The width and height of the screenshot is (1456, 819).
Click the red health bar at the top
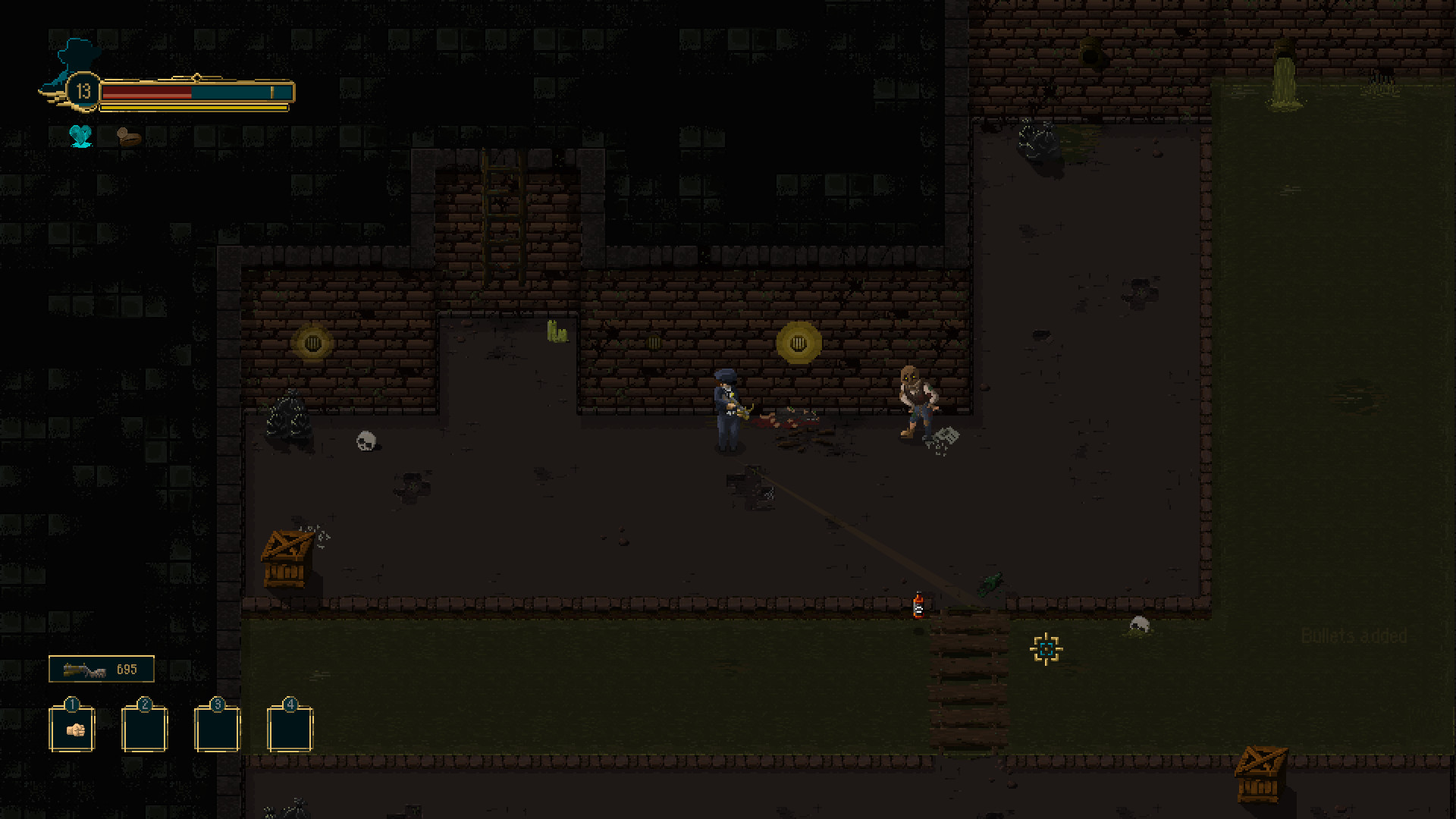[x=148, y=91]
